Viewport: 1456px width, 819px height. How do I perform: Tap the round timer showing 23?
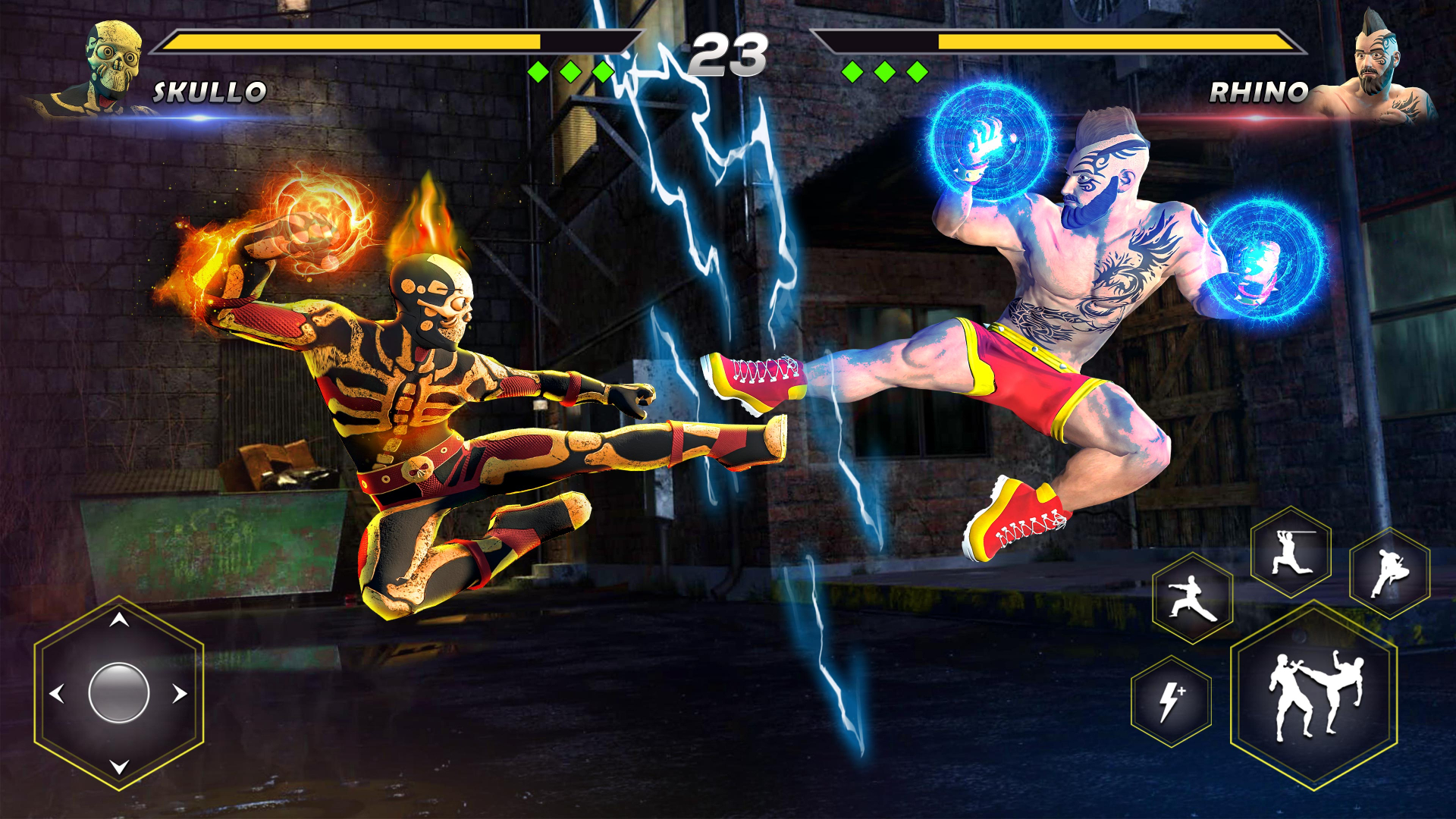tap(730, 53)
